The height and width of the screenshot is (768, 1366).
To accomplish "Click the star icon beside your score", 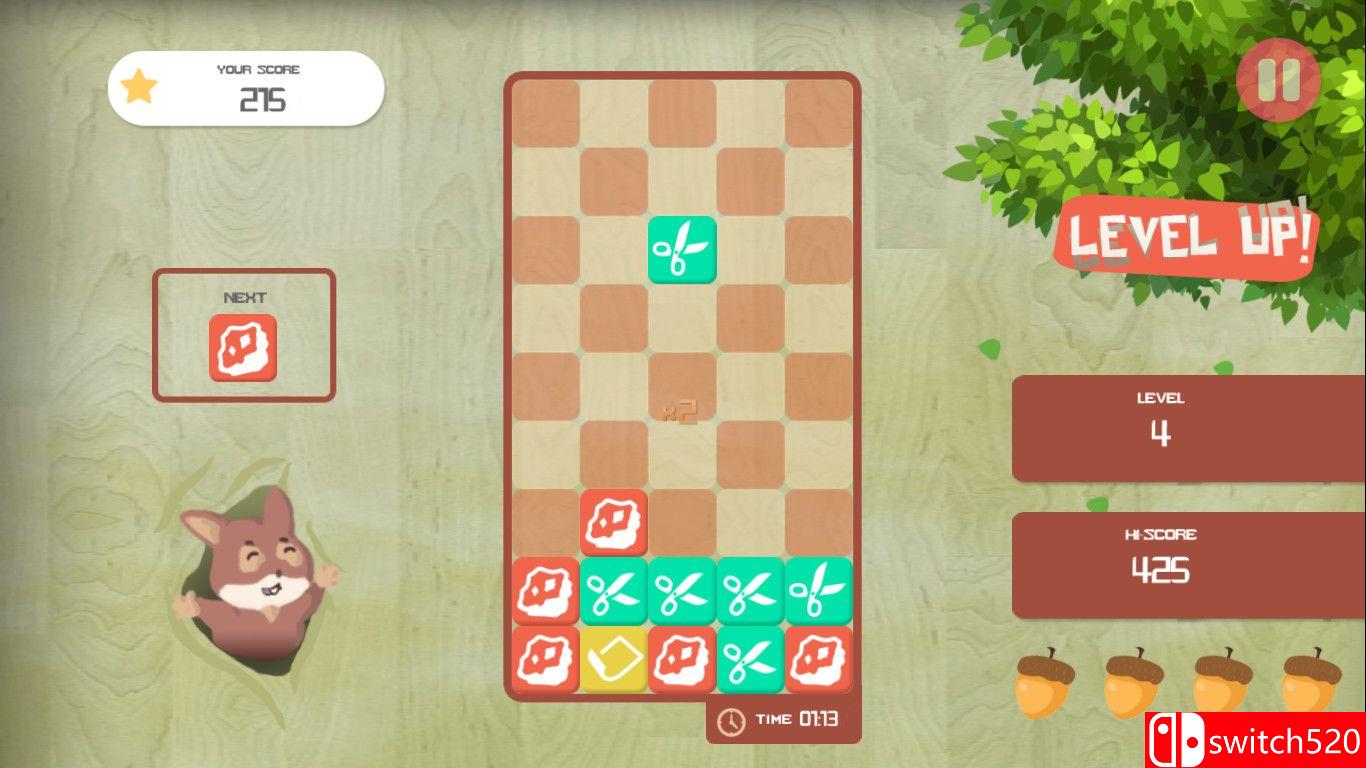I will point(140,88).
